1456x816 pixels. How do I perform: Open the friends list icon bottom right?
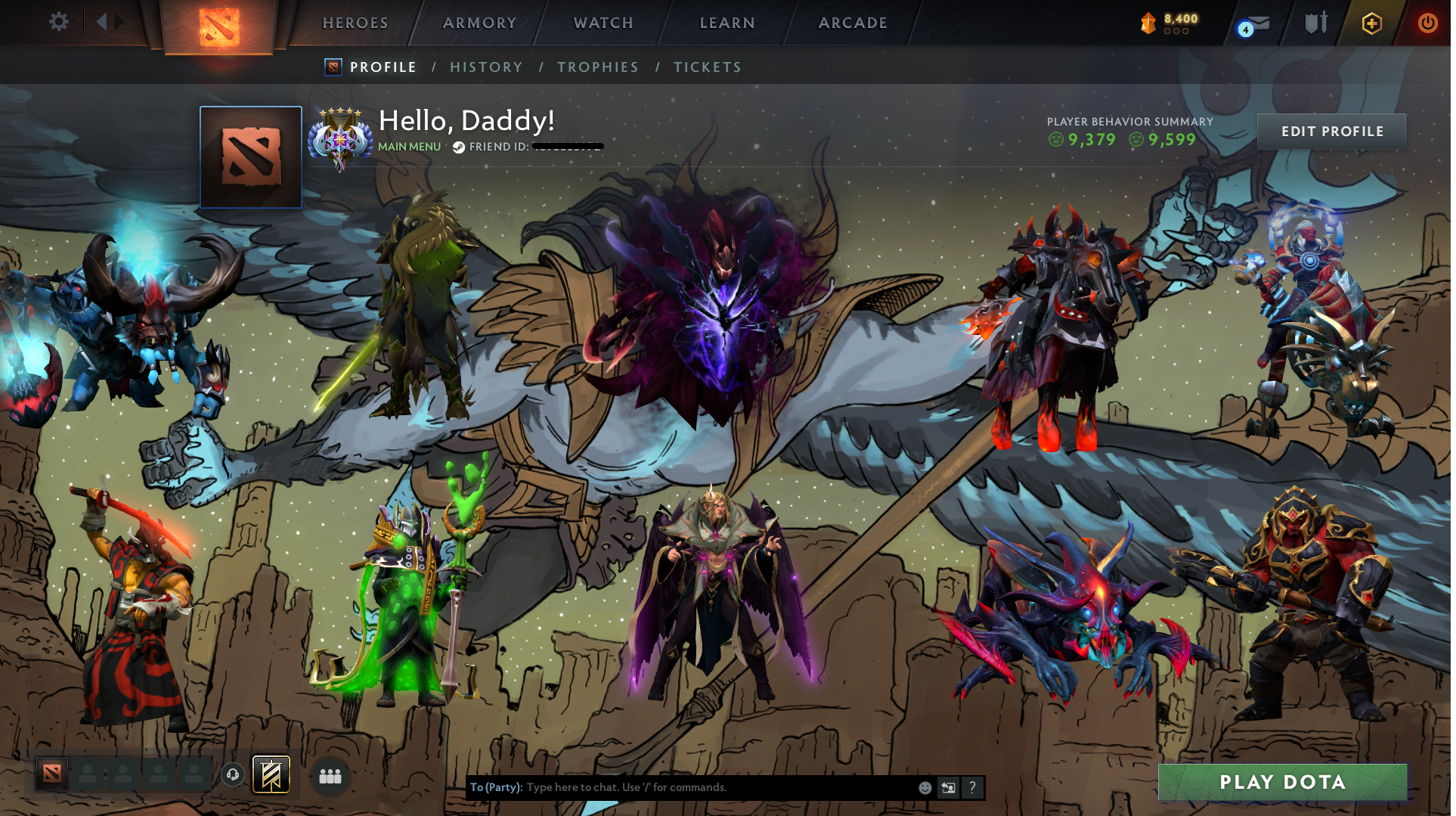[x=330, y=775]
